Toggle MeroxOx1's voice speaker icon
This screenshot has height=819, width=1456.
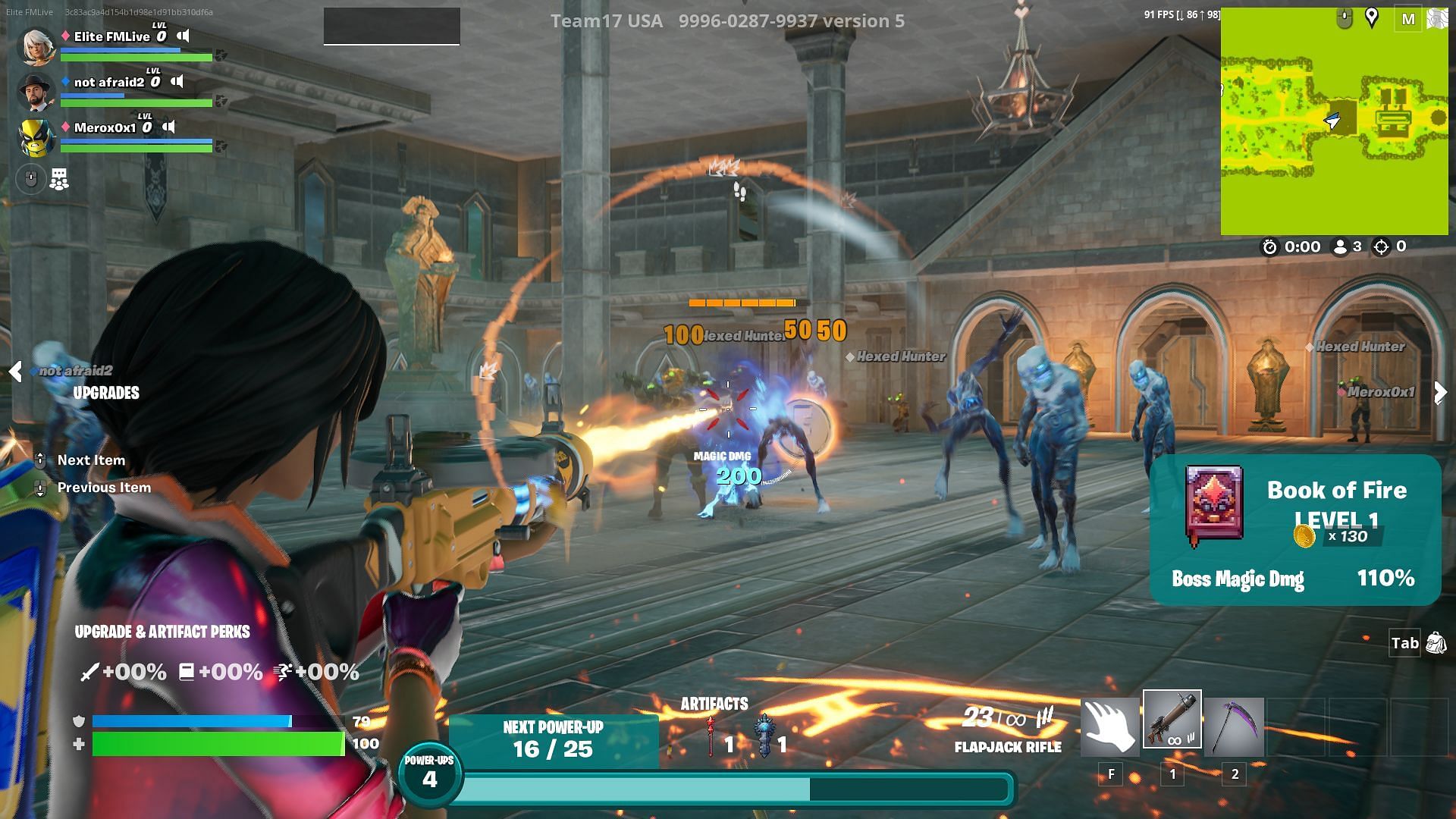(169, 127)
